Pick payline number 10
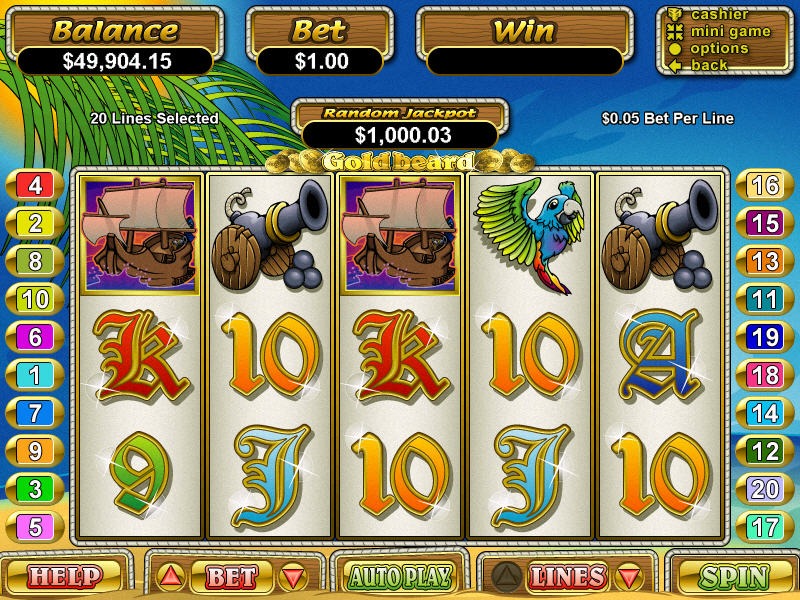 tap(35, 299)
